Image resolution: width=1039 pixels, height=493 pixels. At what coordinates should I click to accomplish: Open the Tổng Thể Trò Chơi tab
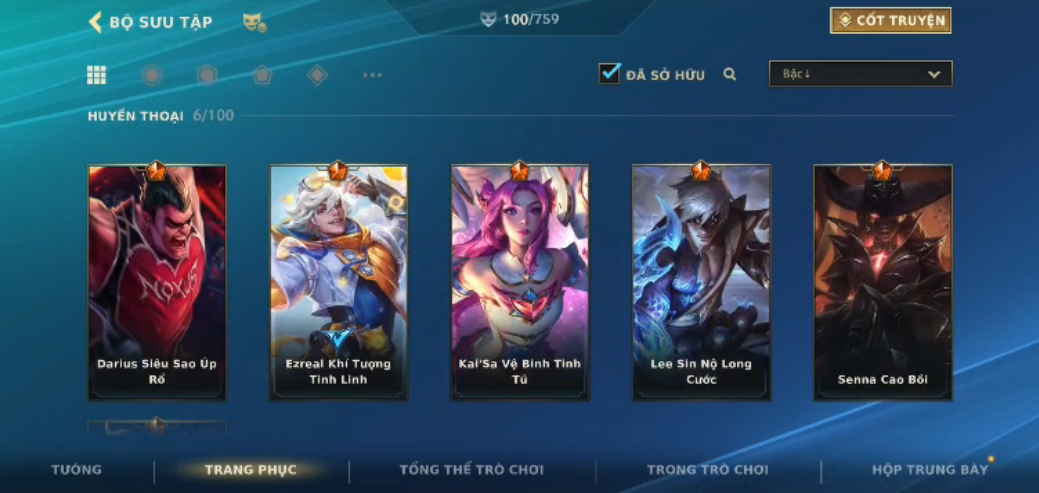click(472, 470)
